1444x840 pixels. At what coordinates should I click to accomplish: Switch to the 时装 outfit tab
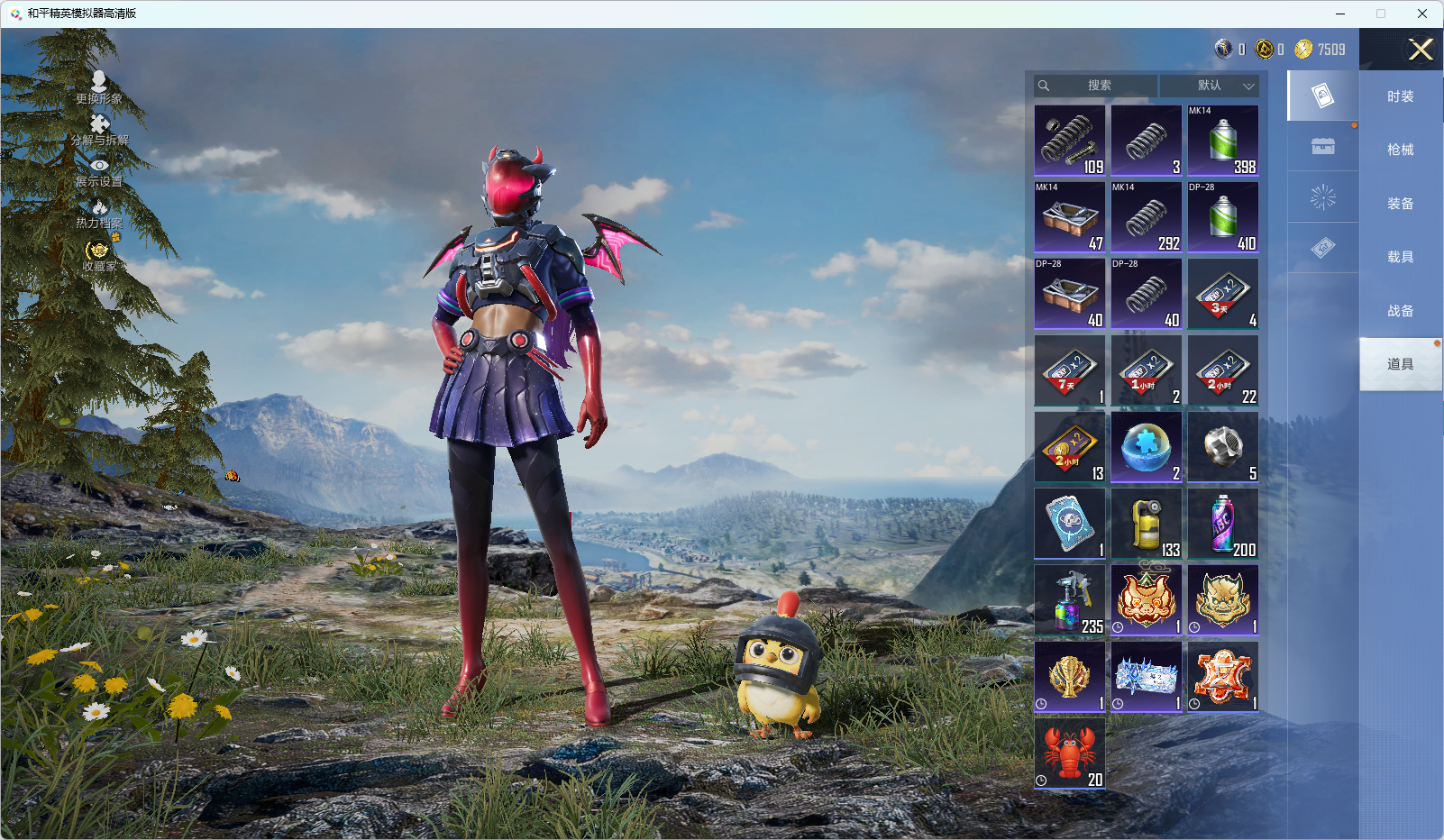tap(1400, 96)
